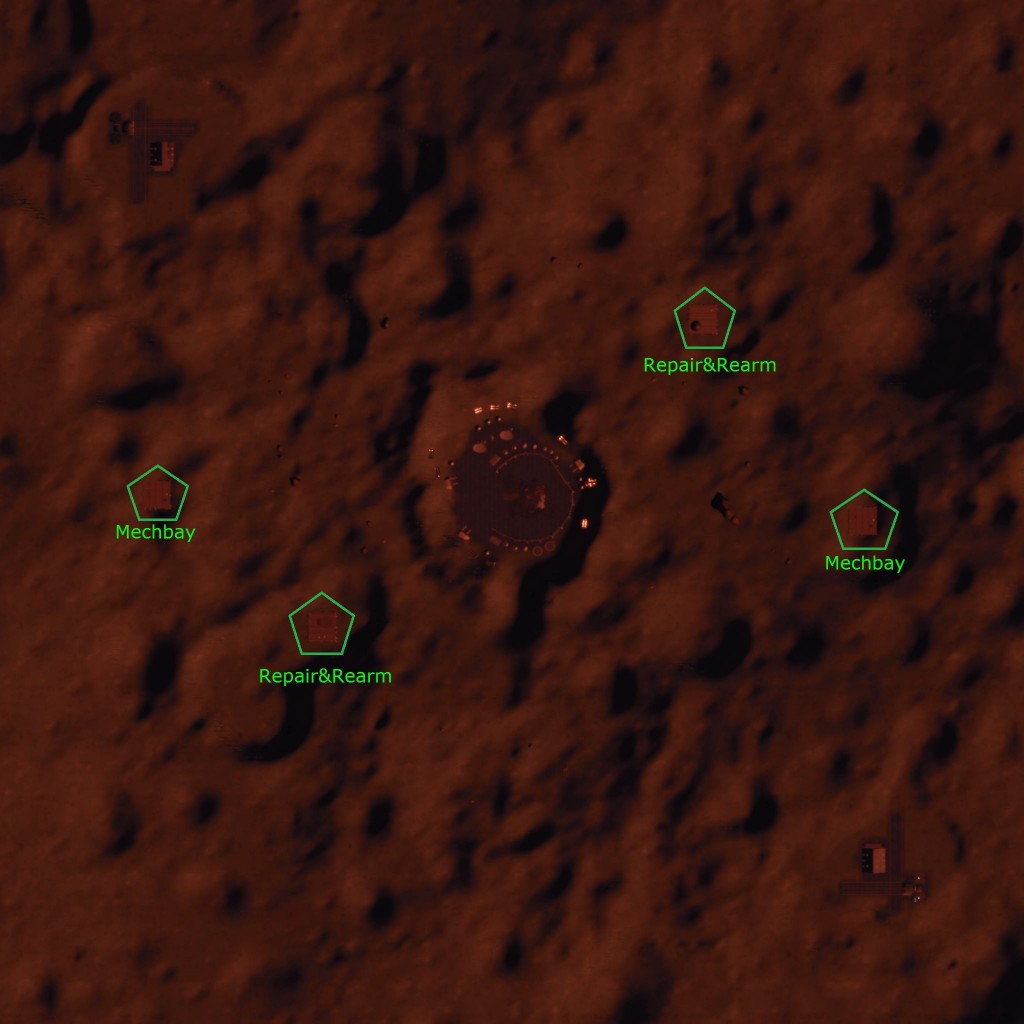Click the Repair&Rearm marker northeast of the central base
The image size is (1024, 1024).
(x=705, y=320)
